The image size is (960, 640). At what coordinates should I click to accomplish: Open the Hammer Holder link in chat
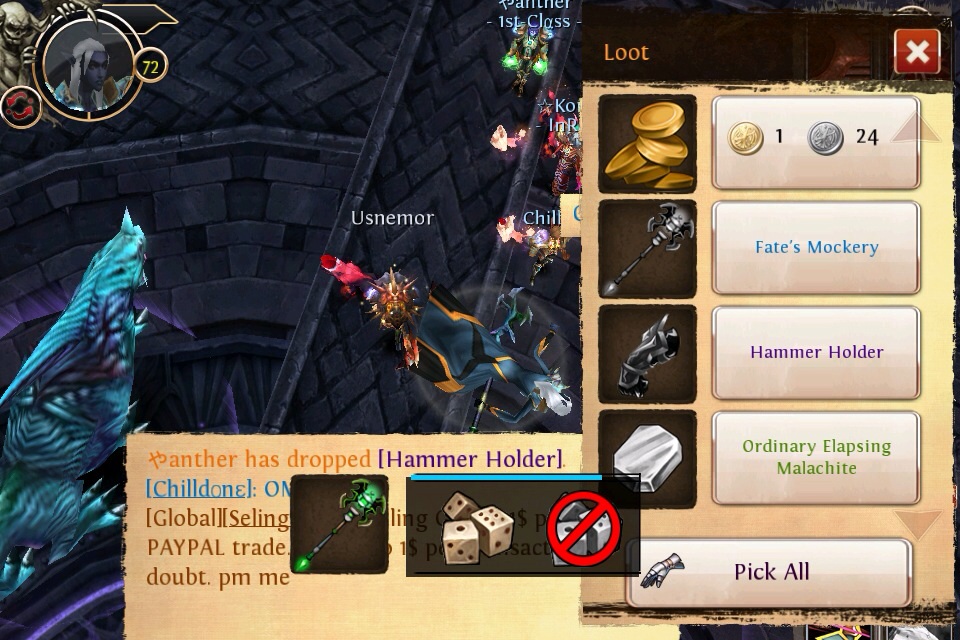[x=470, y=459]
